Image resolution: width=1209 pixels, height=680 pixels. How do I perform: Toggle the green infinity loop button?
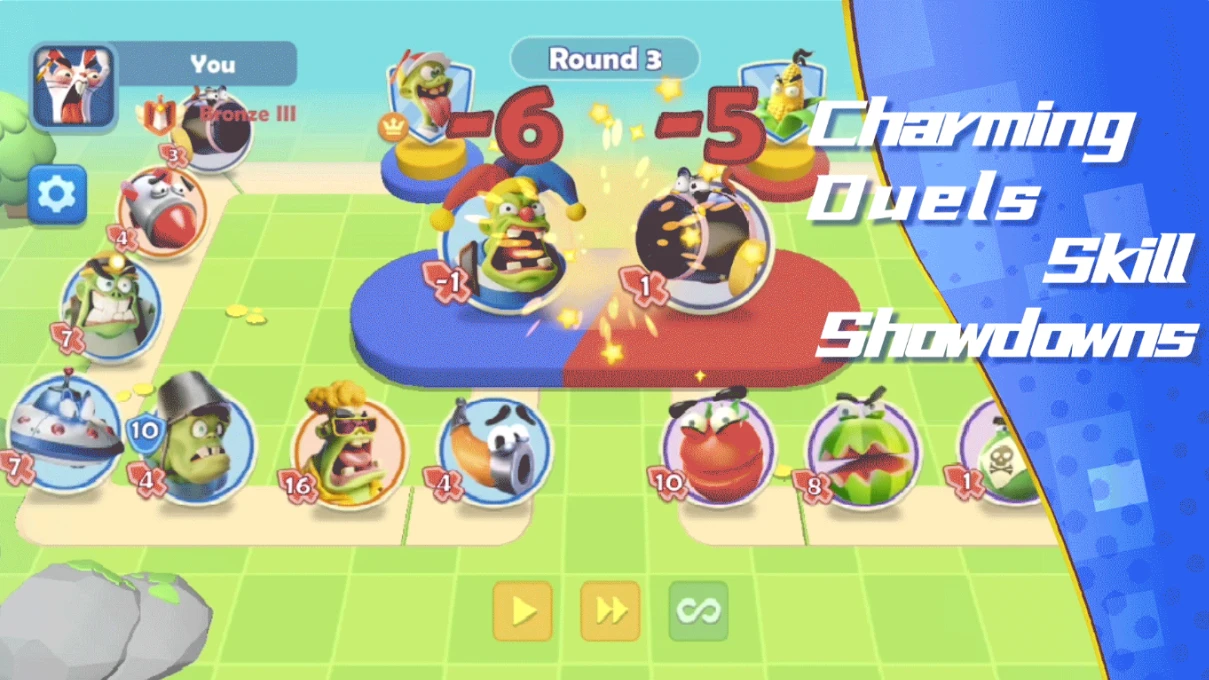click(x=698, y=611)
